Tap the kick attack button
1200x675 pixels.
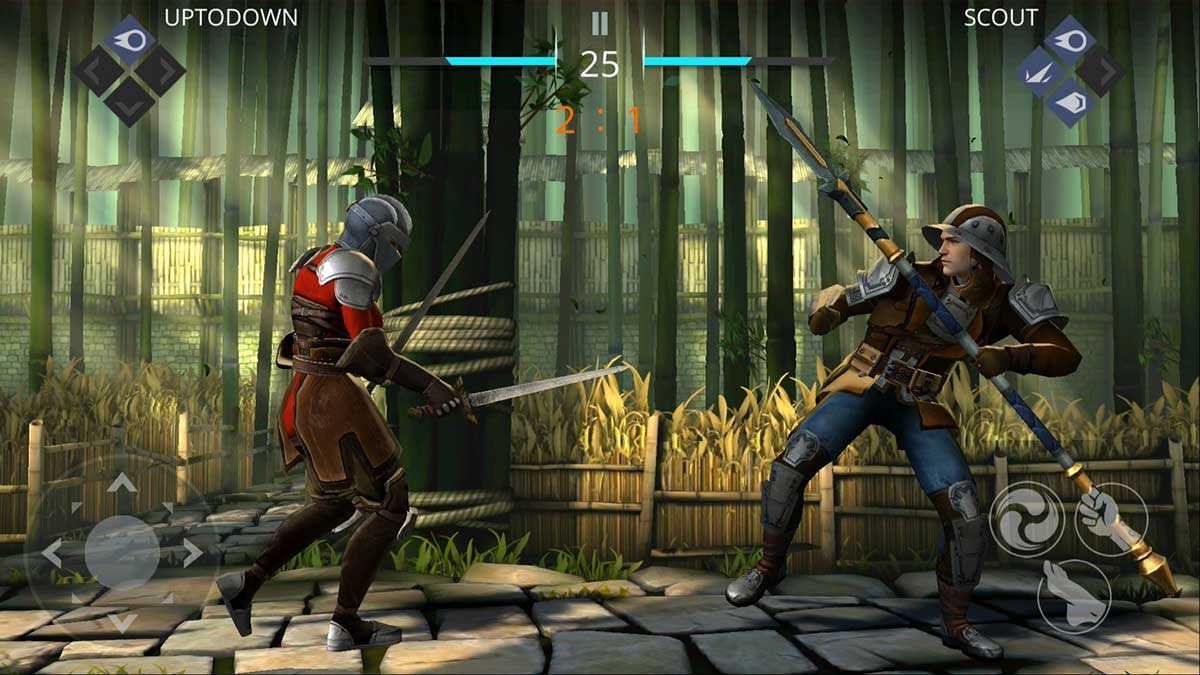click(x=1073, y=595)
